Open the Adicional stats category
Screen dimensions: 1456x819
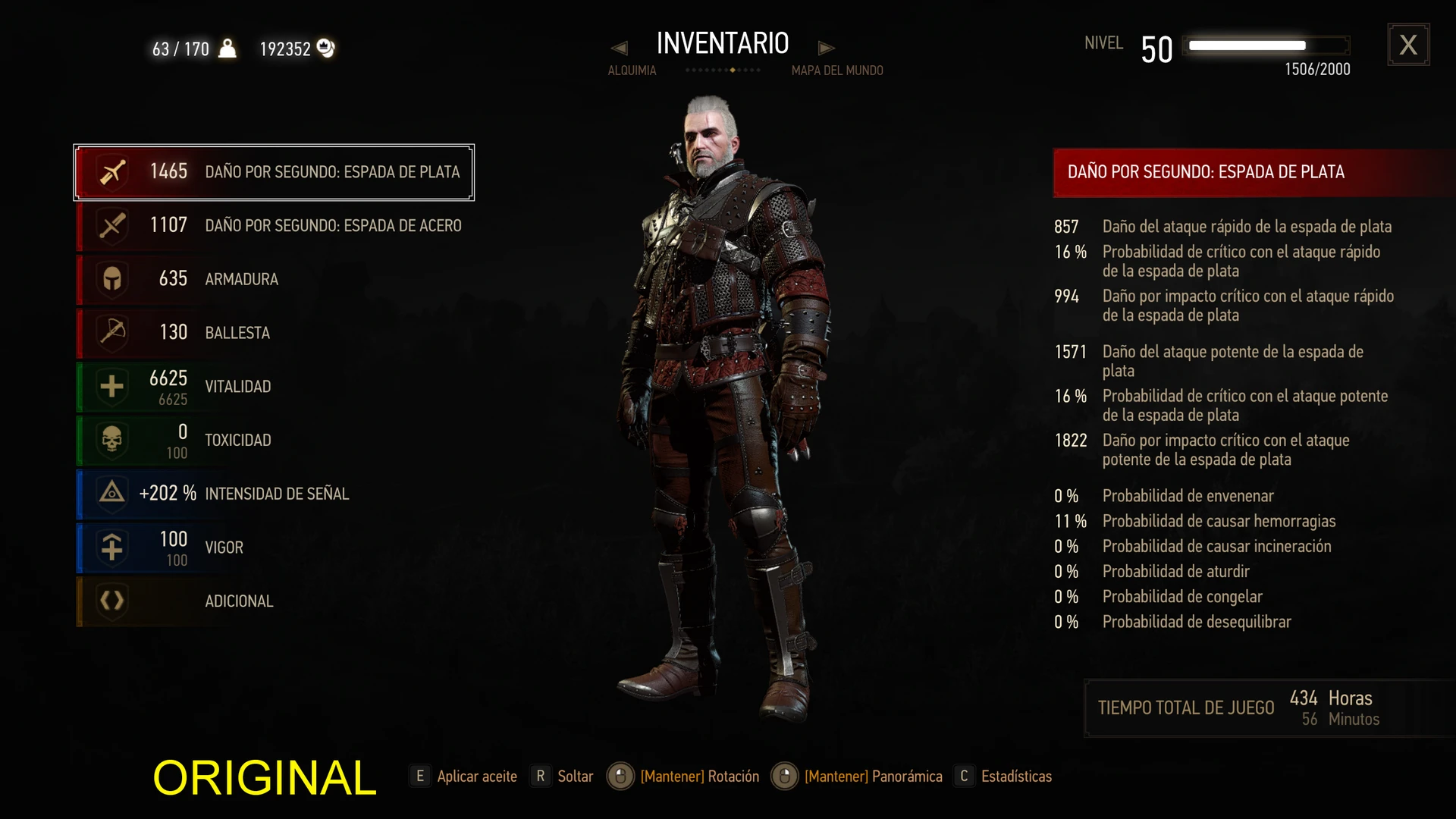274,601
